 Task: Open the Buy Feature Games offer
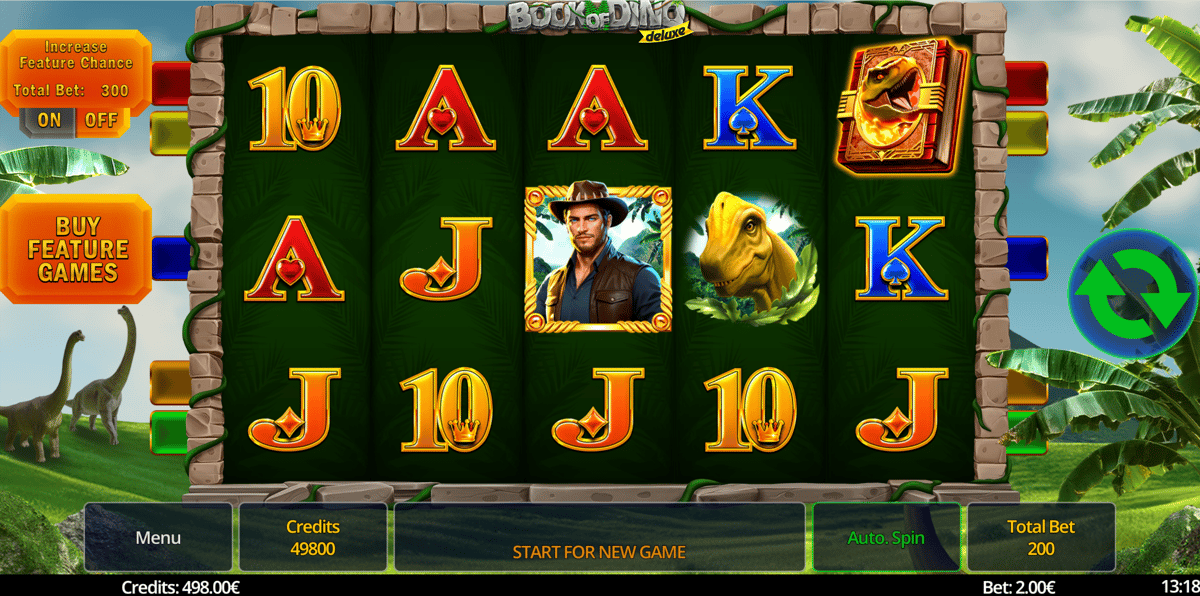point(78,249)
